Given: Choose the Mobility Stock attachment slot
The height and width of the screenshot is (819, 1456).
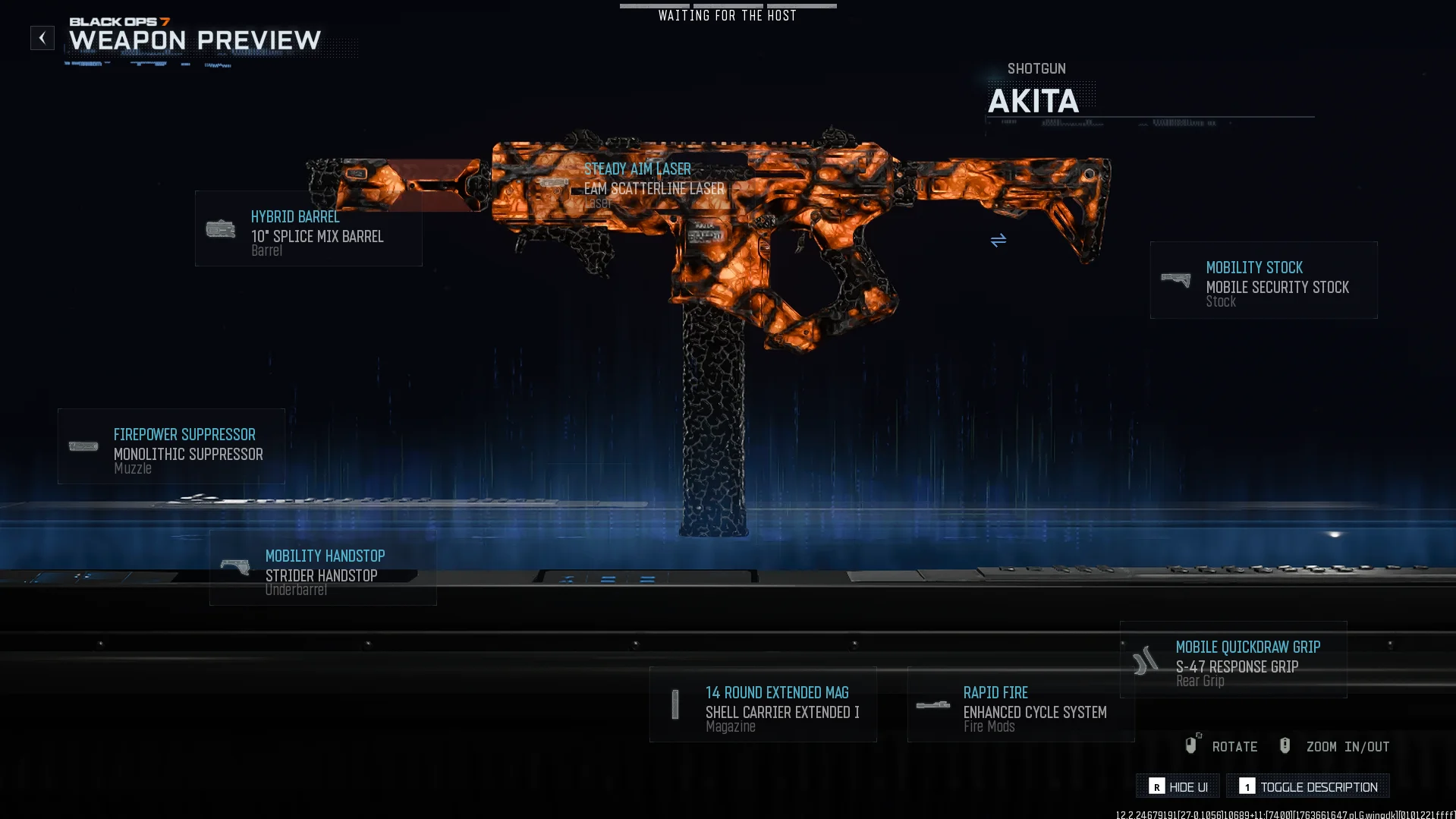Looking at the screenshot, I should coord(1263,280).
